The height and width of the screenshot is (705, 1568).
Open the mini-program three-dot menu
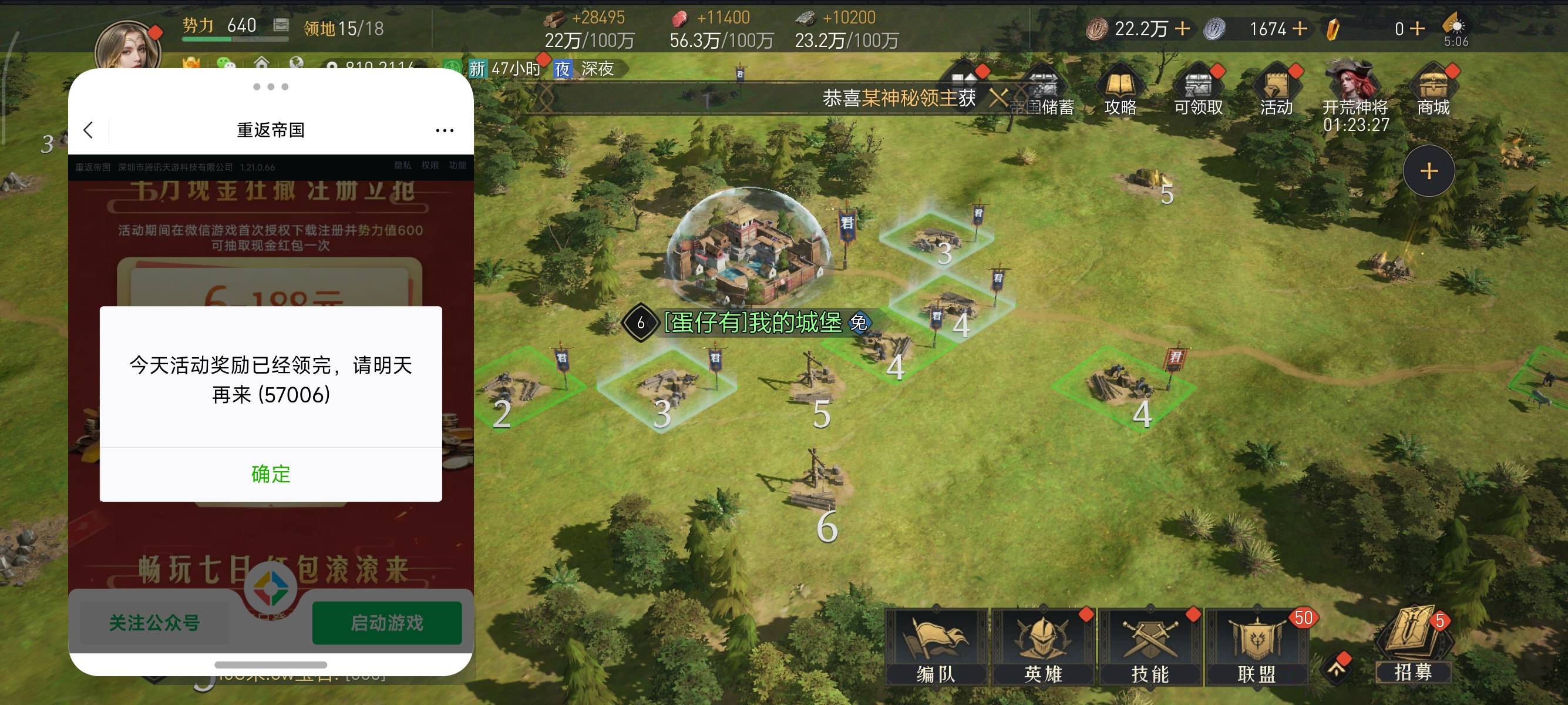coord(445,130)
